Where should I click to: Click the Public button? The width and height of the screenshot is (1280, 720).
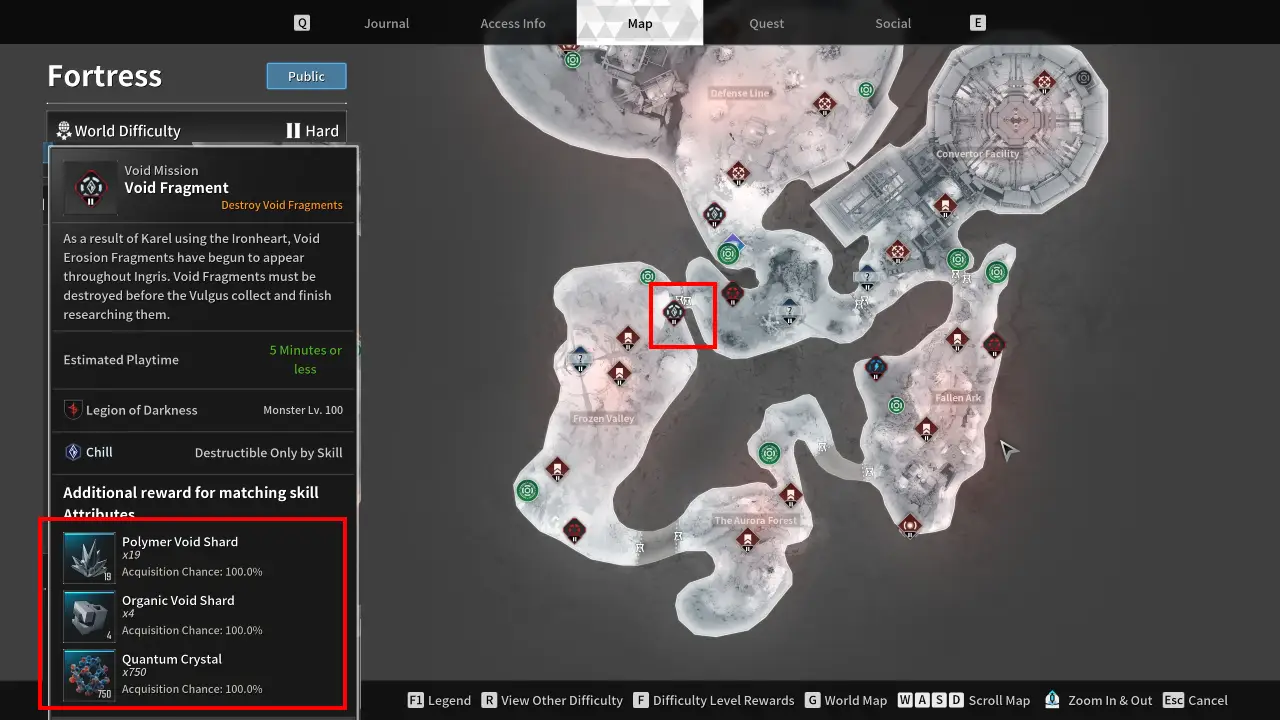click(x=306, y=76)
